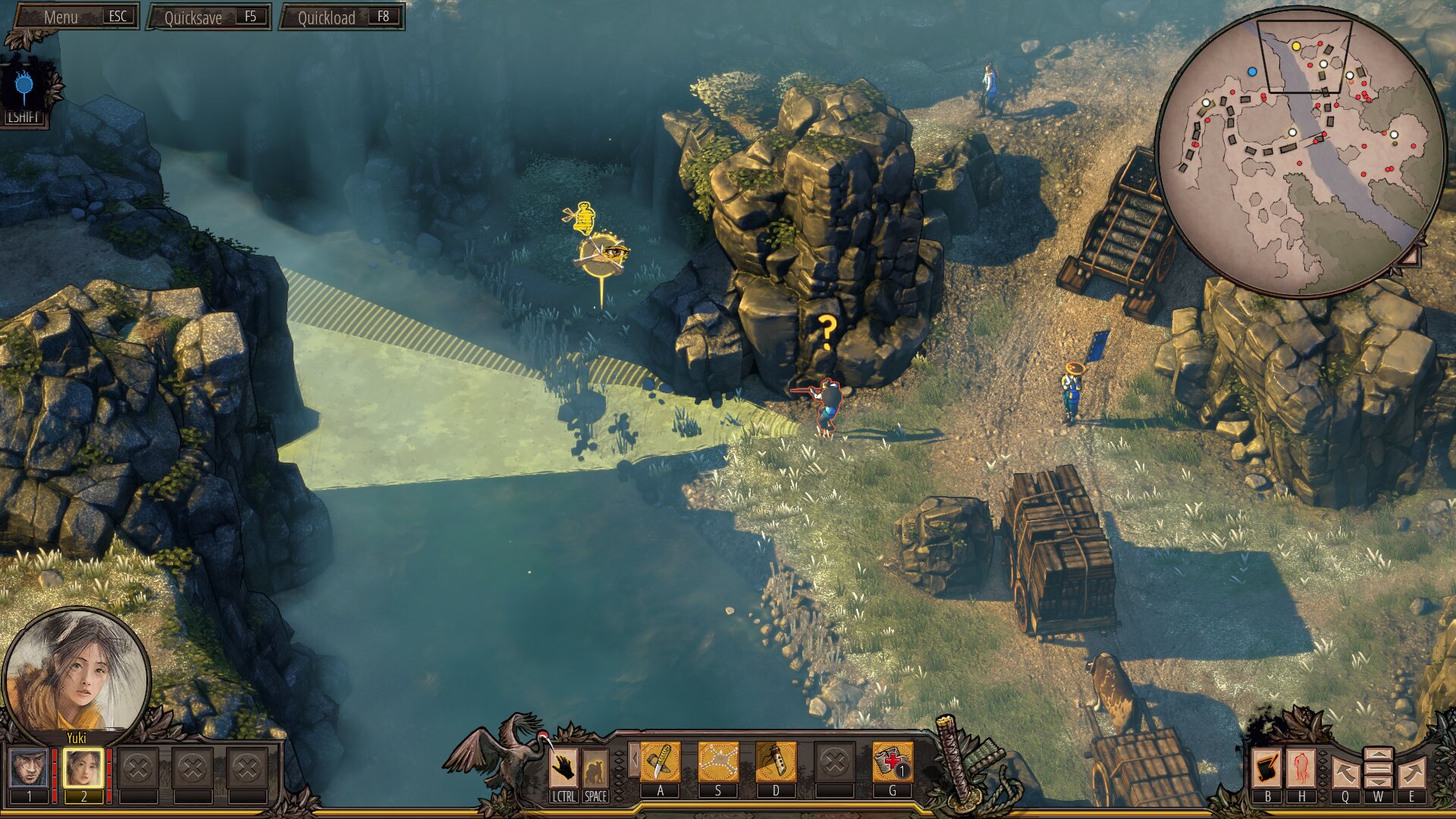Activate the bird flute lure ability

click(x=775, y=762)
